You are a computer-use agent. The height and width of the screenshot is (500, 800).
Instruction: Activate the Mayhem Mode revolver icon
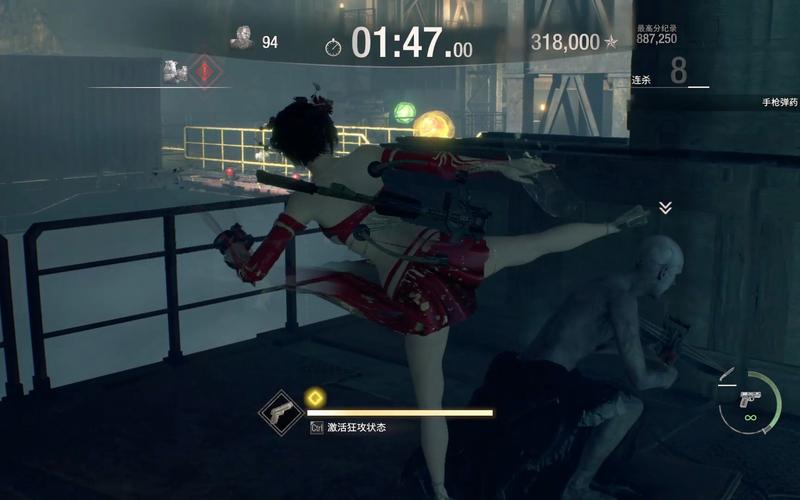click(281, 413)
